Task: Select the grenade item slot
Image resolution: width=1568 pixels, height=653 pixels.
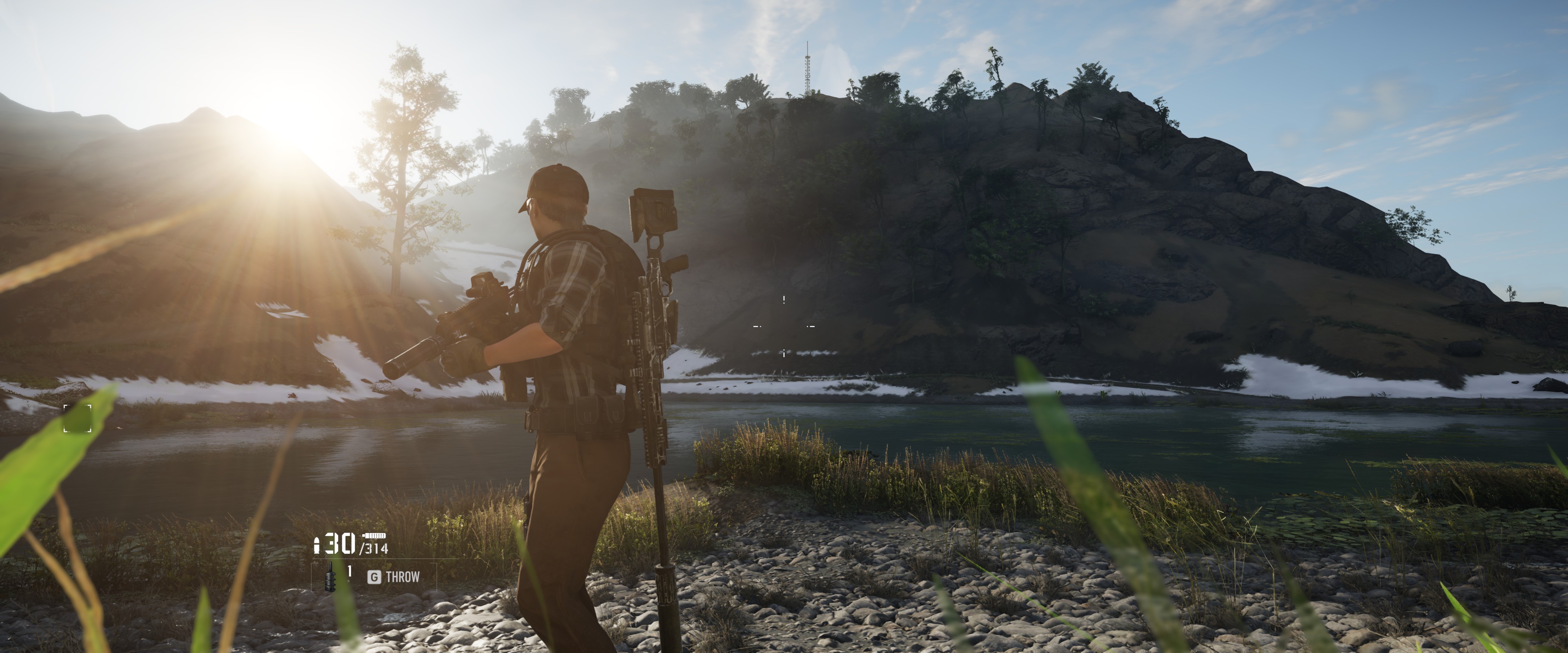Action: click(x=330, y=576)
